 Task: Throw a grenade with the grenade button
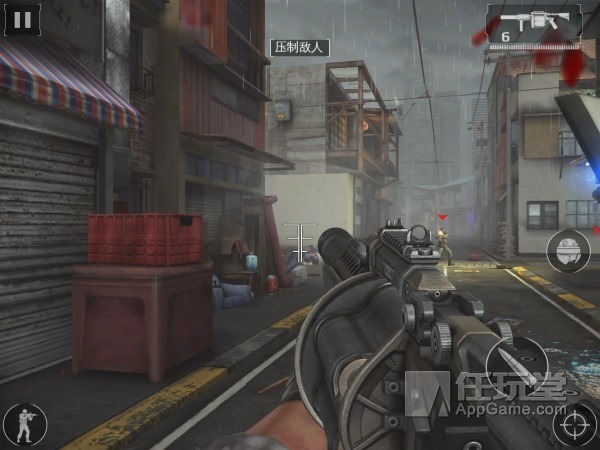[x=566, y=250]
